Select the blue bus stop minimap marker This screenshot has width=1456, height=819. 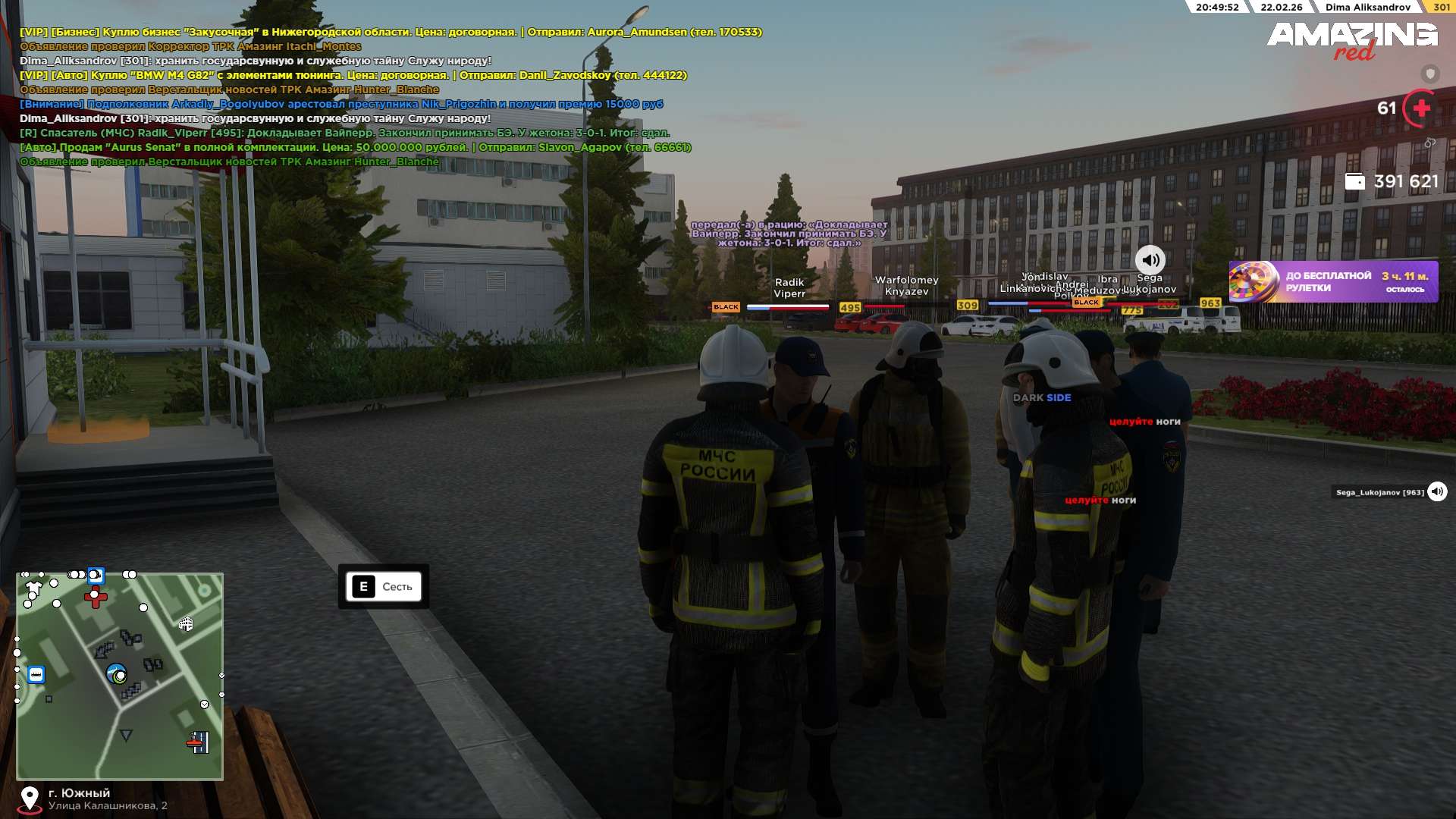36,674
